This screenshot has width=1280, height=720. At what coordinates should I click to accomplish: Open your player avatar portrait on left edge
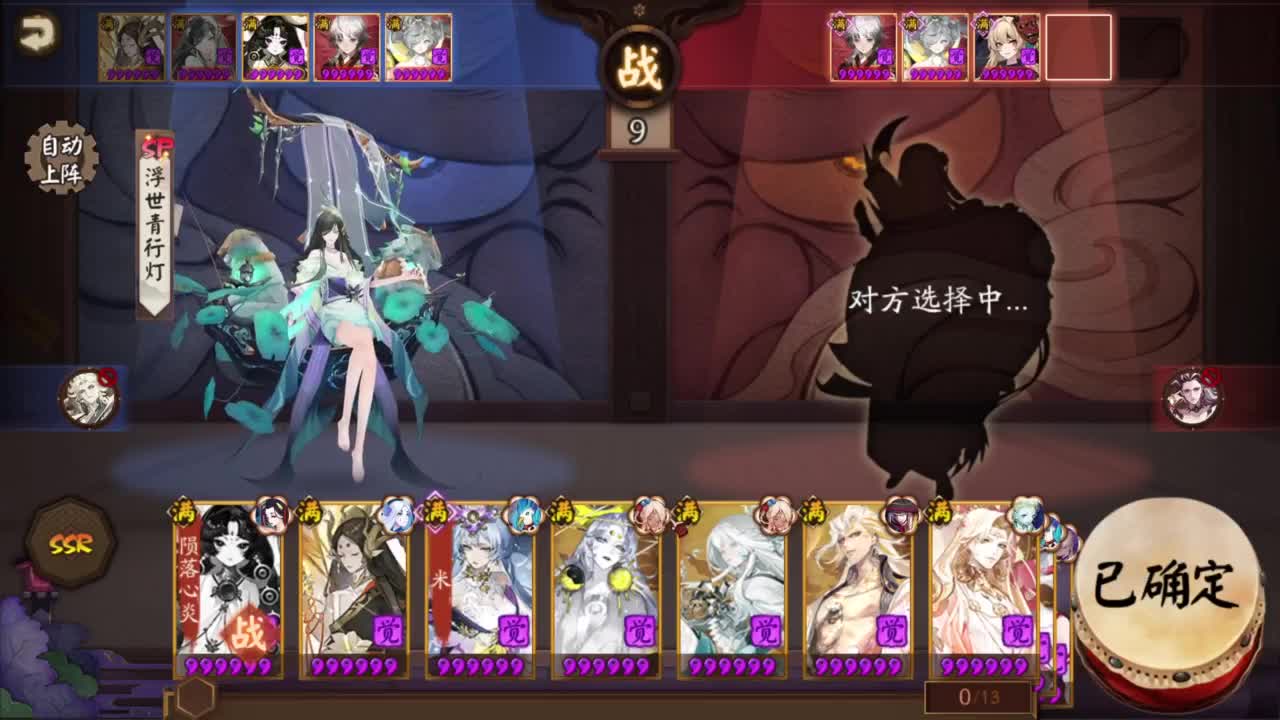88,395
